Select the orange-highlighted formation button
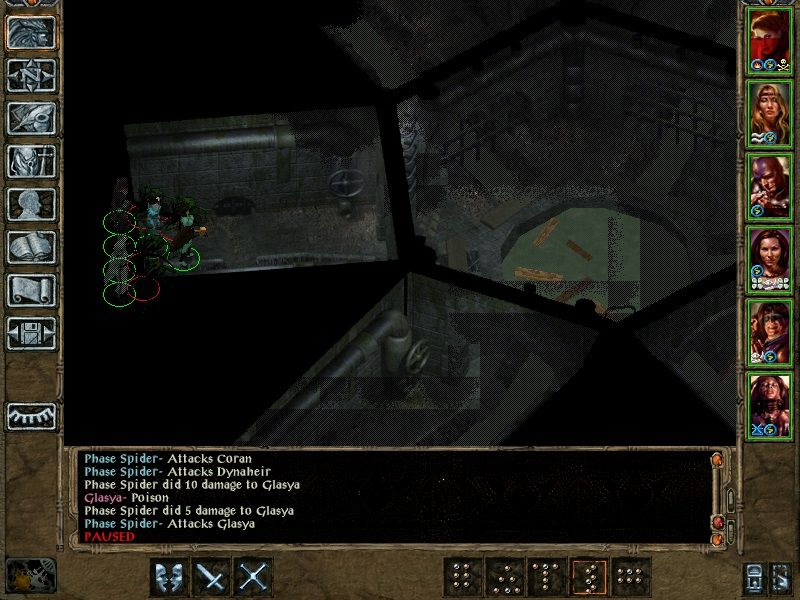Viewport: 800px width, 600px height. tap(589, 577)
